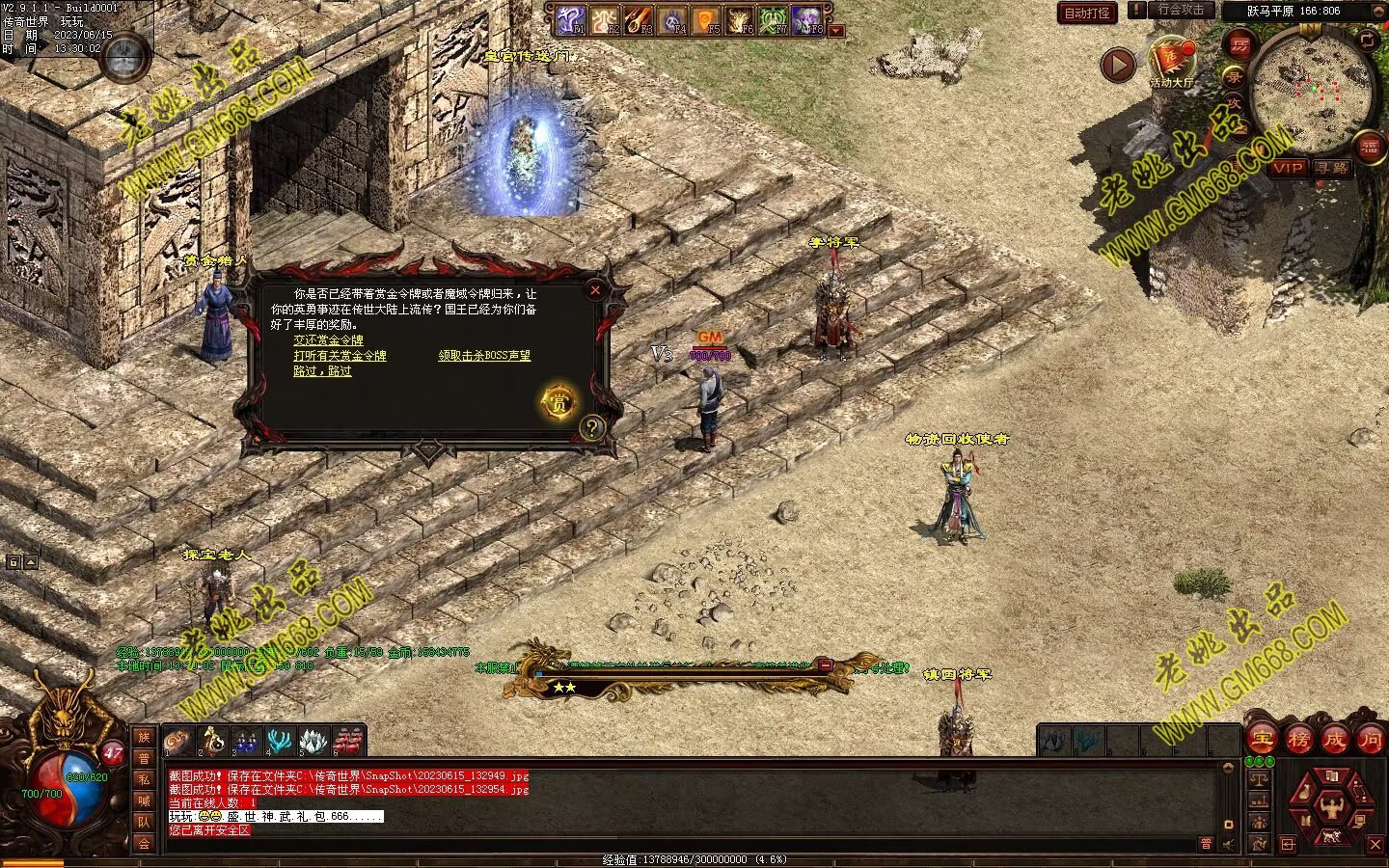Viewport: 1389px width, 868px height.
Task: Use the red potion in hotbar slot 6
Action: 348,741
